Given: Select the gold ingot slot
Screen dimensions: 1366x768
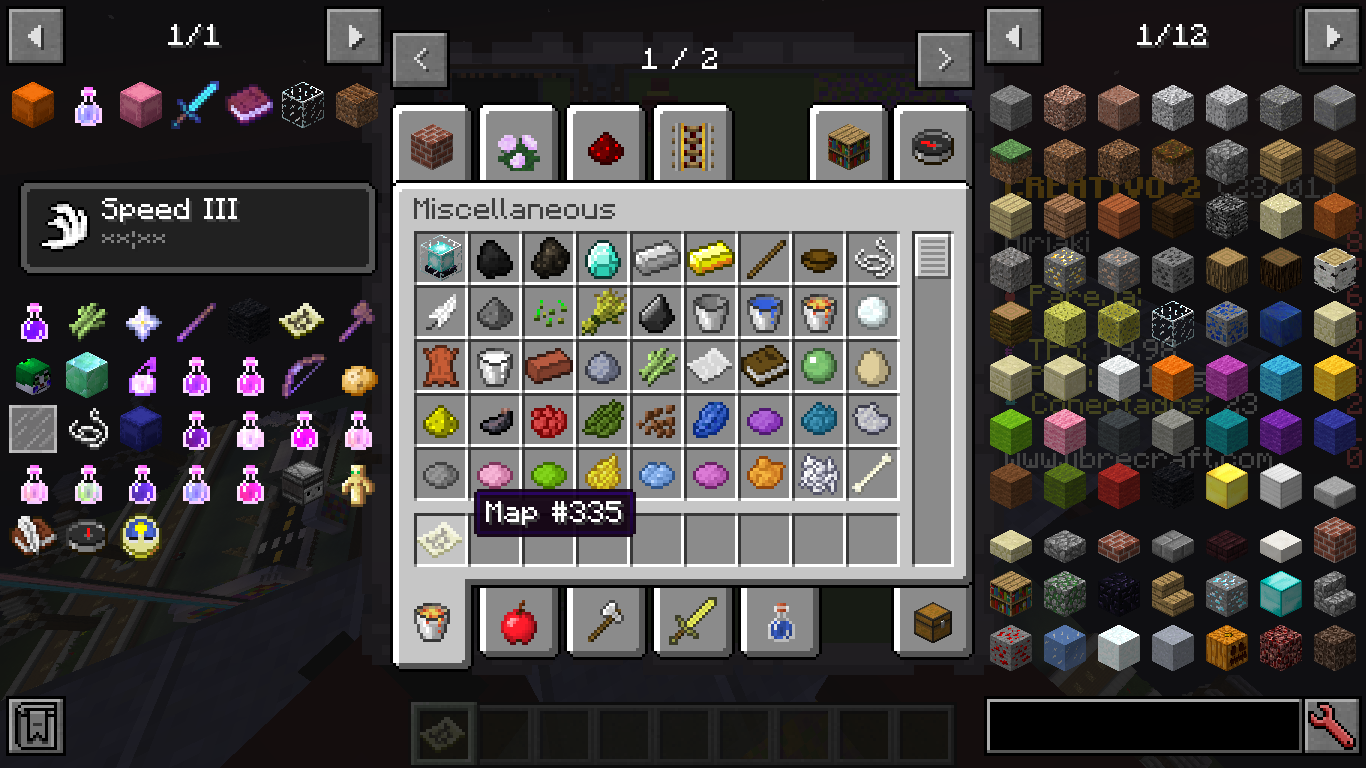Looking at the screenshot, I should tap(711, 259).
